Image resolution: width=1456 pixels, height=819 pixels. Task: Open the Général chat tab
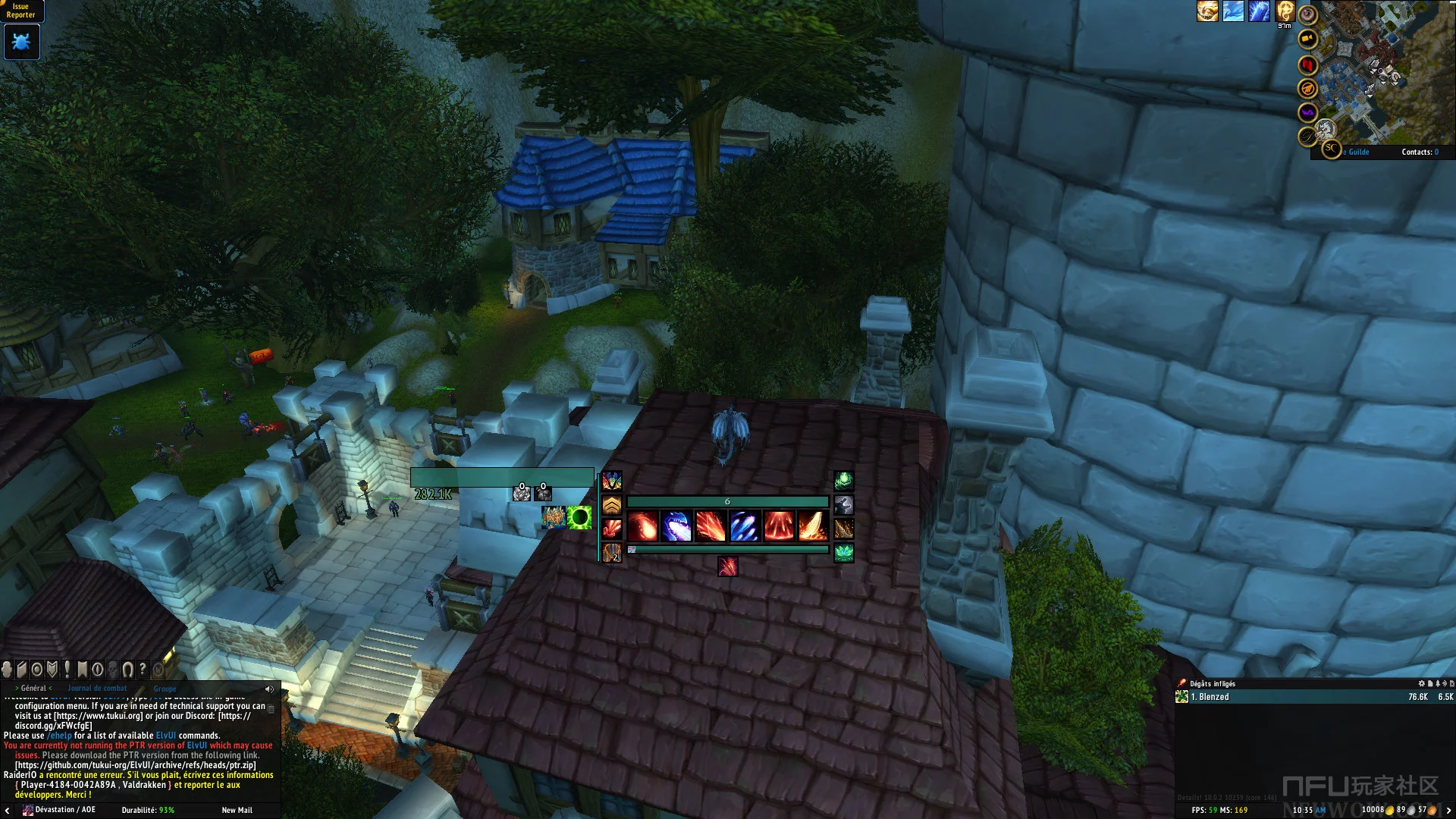click(x=33, y=689)
